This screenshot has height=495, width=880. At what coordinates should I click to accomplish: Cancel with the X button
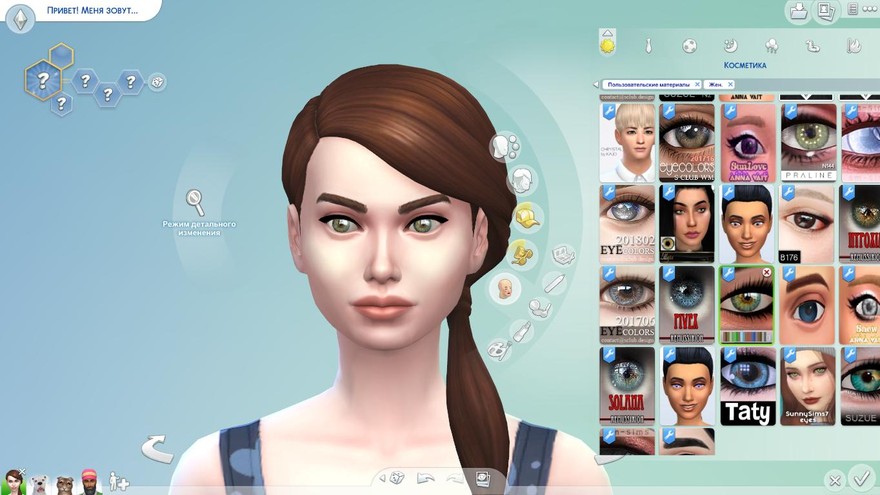click(833, 480)
